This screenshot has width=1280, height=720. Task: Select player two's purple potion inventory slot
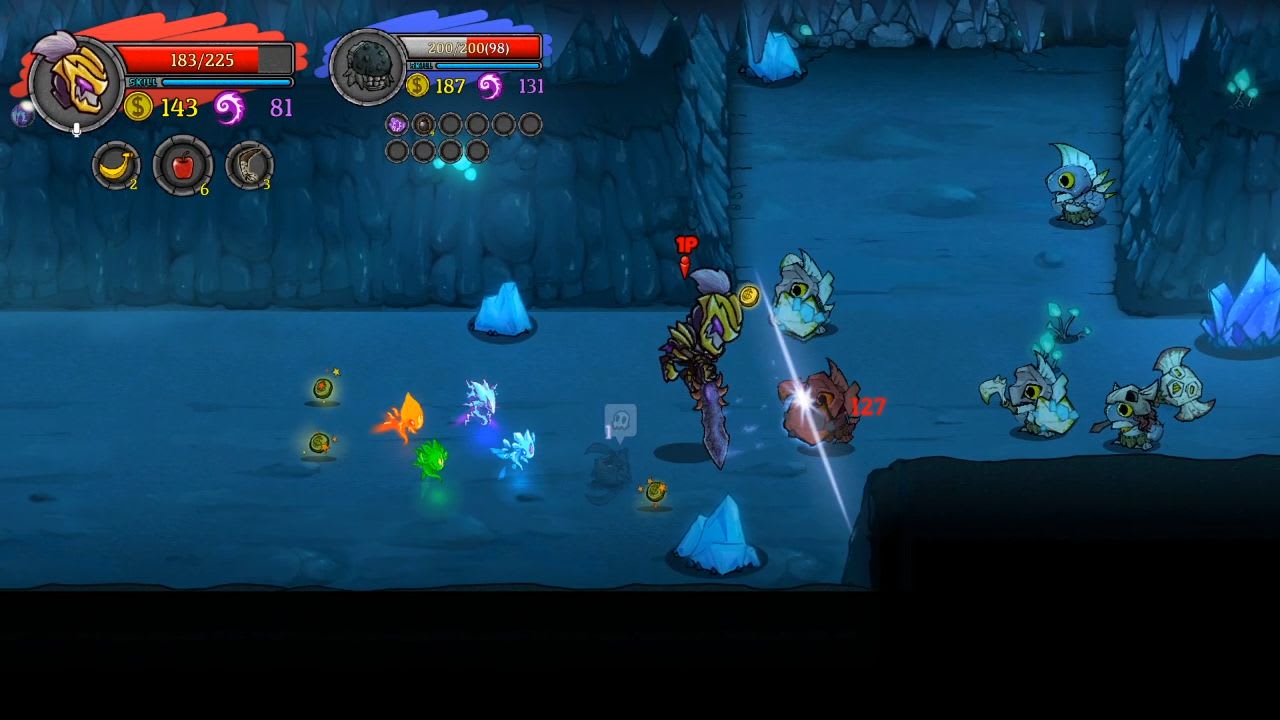pos(396,124)
